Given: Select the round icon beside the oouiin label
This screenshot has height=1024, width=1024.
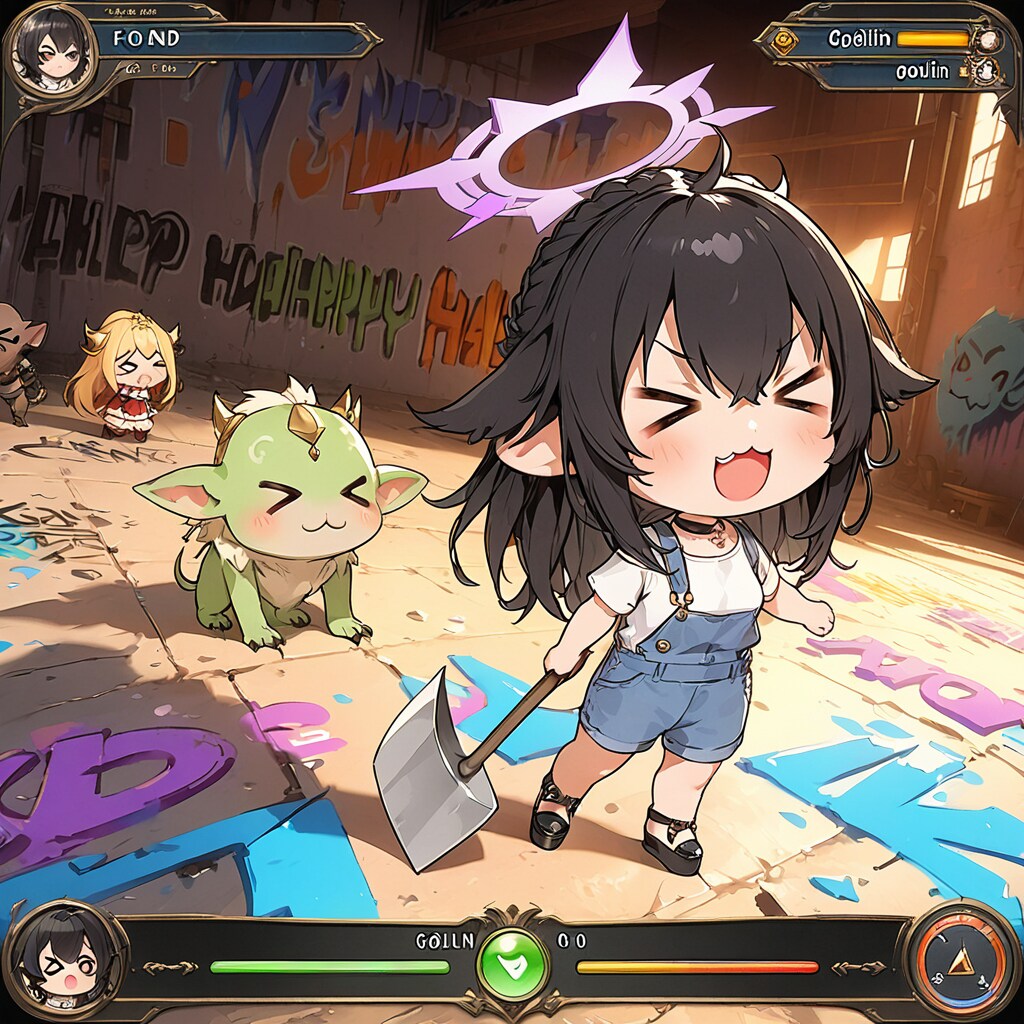Looking at the screenshot, I should tap(985, 71).
